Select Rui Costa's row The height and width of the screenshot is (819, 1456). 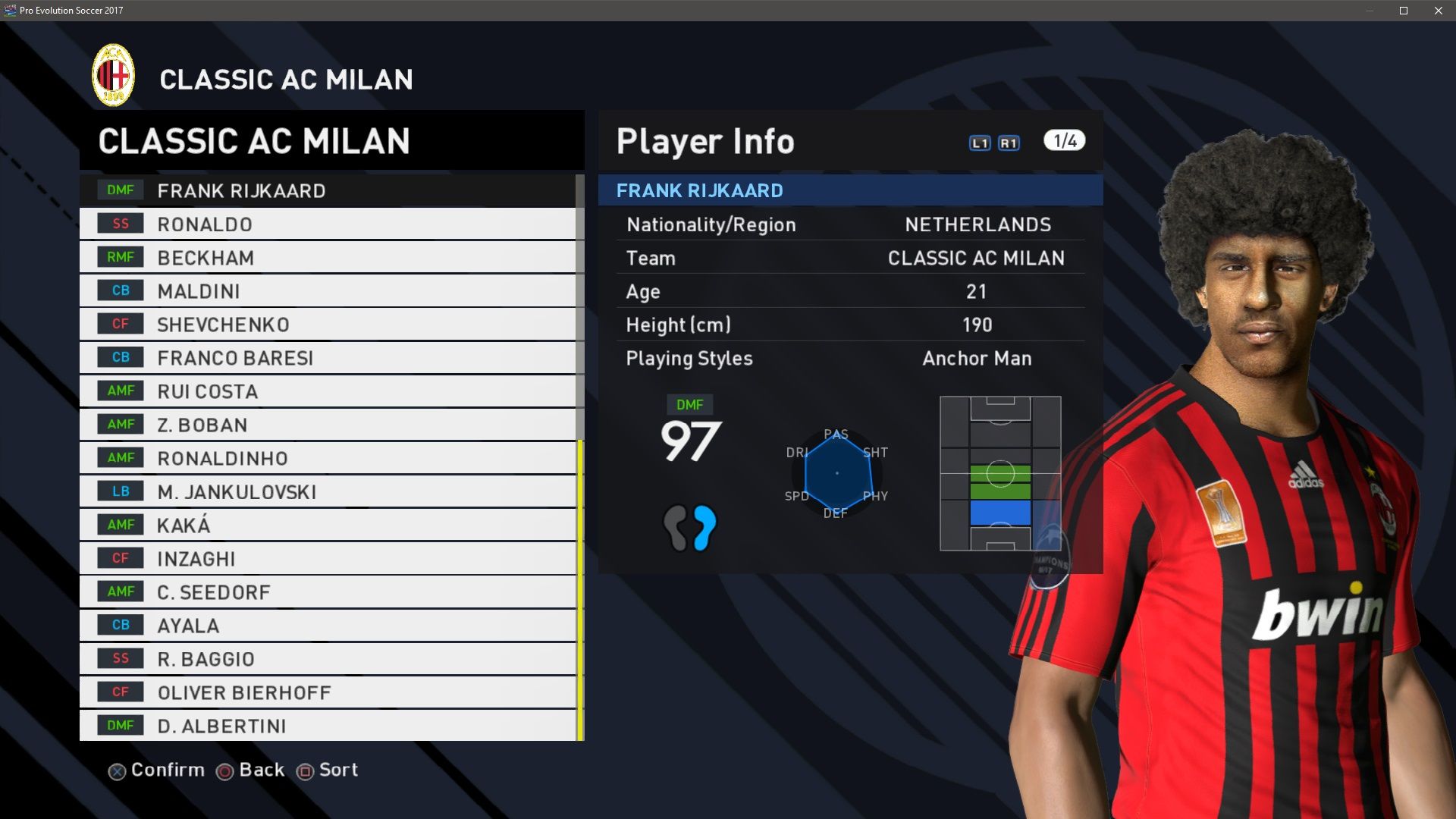coord(328,391)
